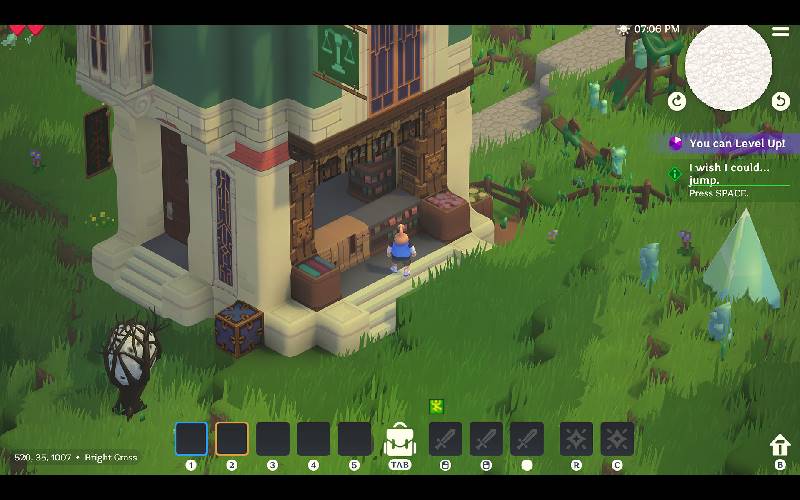Click the circular minimap
Image resolution: width=800 pixels, height=500 pixels.
point(728,66)
